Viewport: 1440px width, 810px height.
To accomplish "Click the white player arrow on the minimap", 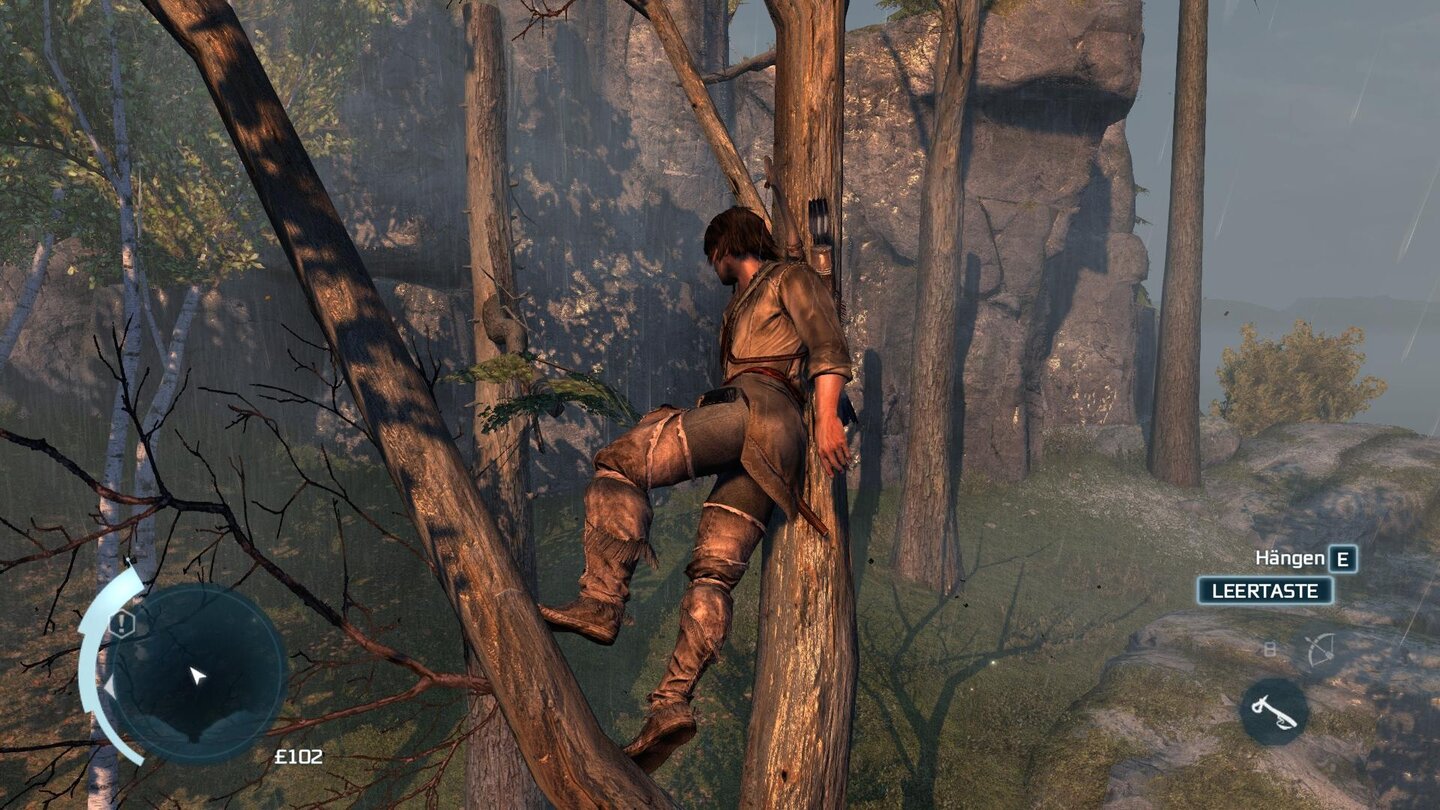I will [x=196, y=676].
